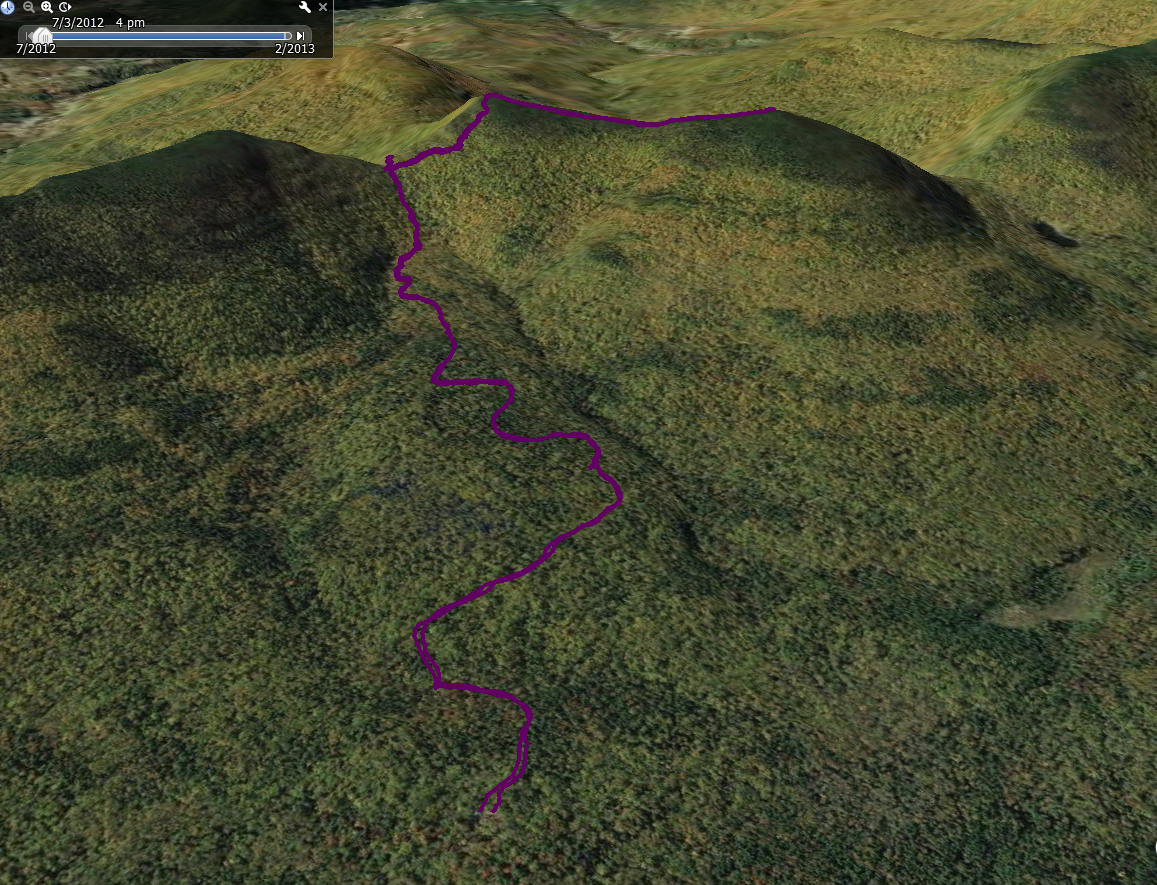Step forward to the next time
The height and width of the screenshot is (885, 1157).
(x=300, y=36)
